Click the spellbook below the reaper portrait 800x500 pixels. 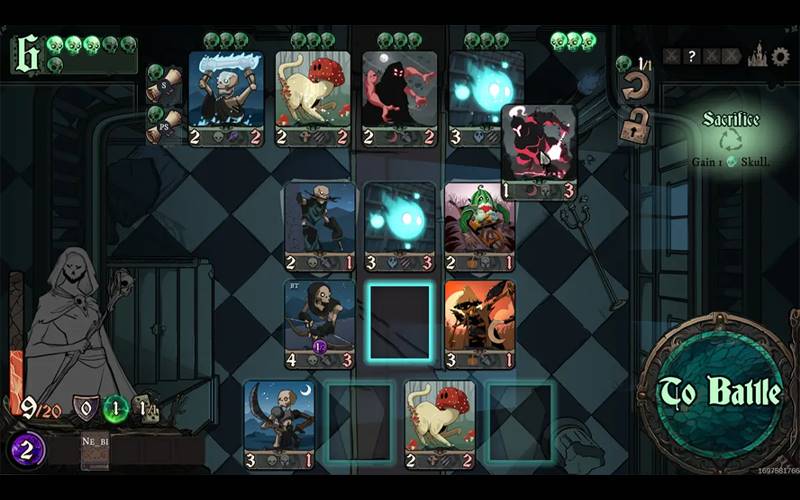click(95, 452)
